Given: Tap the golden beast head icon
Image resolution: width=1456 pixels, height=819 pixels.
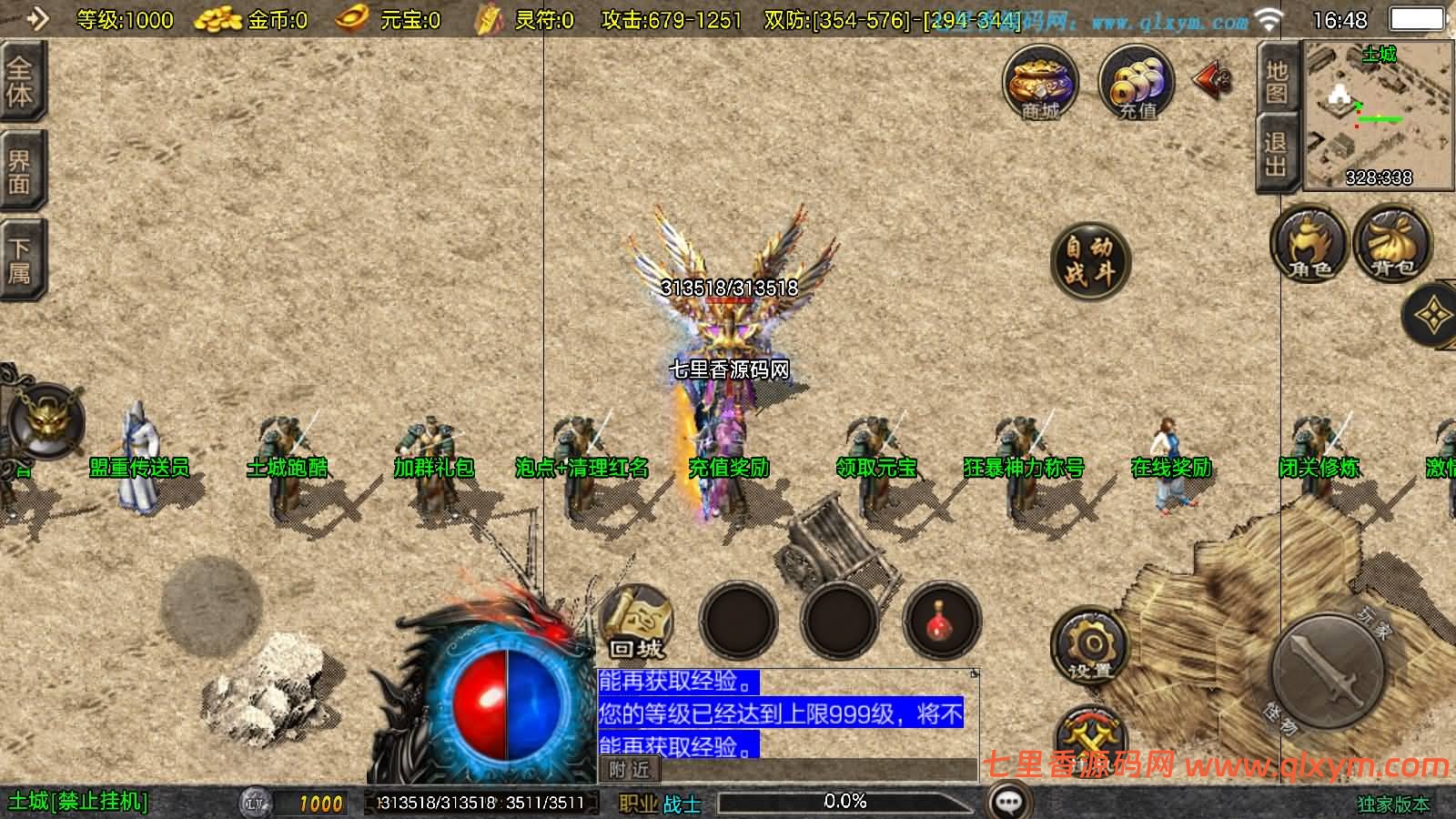Looking at the screenshot, I should click(44, 420).
